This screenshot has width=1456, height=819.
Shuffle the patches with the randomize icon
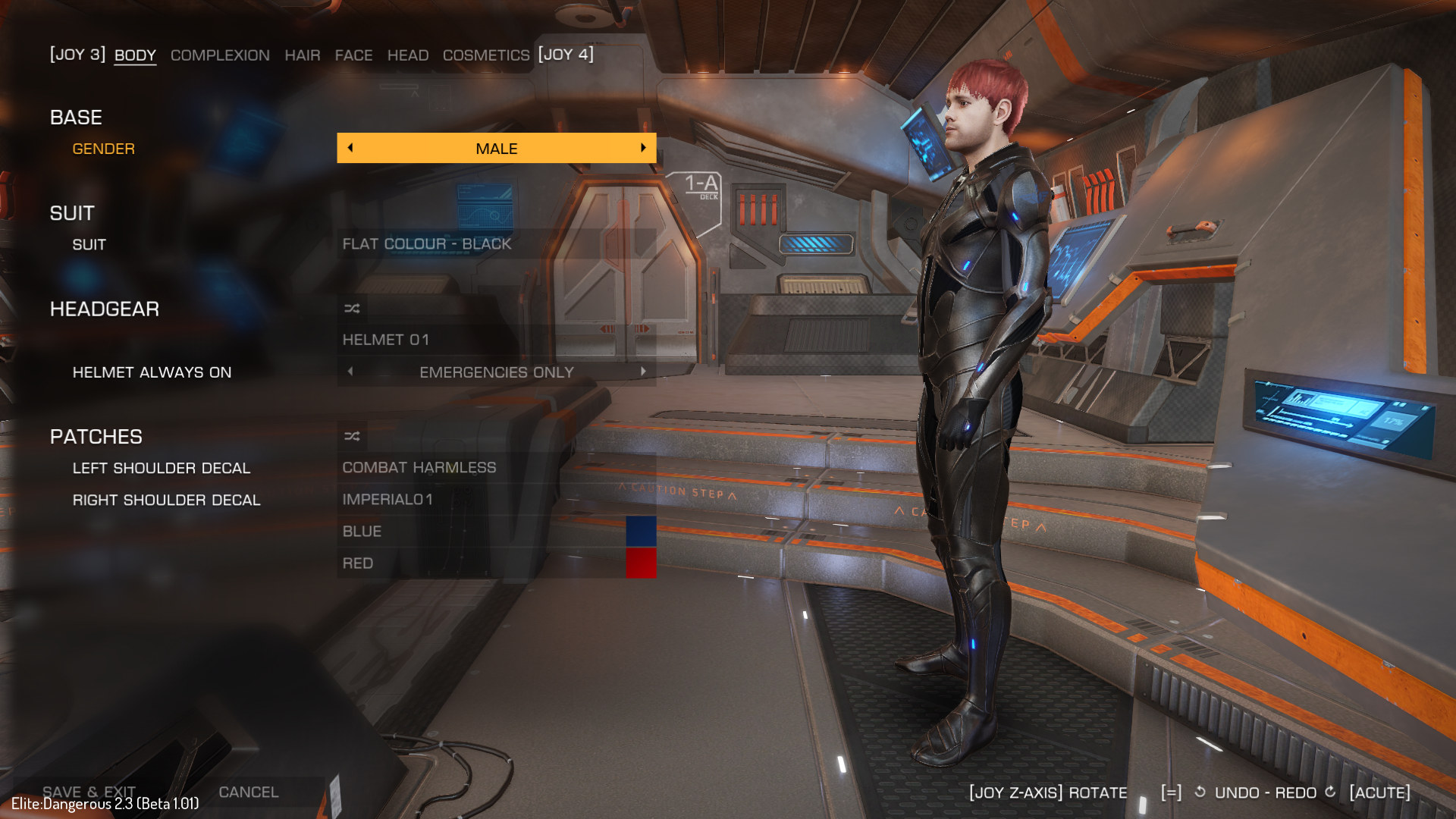(352, 436)
